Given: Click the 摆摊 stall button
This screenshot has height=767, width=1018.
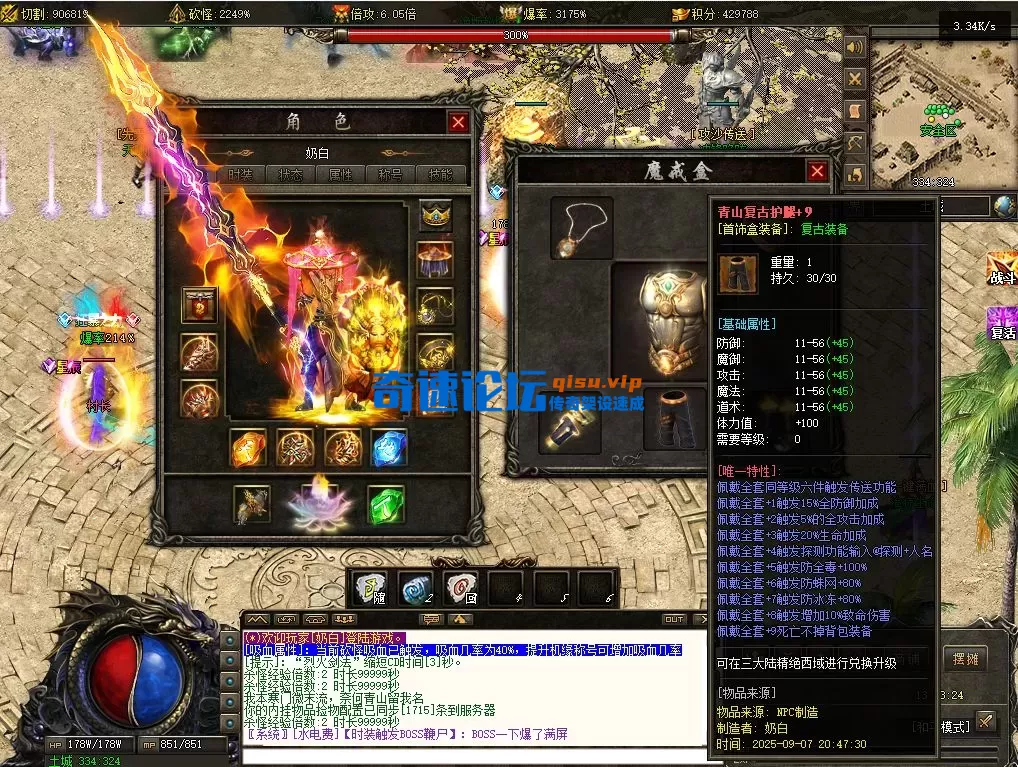Looking at the screenshot, I should [x=966, y=660].
